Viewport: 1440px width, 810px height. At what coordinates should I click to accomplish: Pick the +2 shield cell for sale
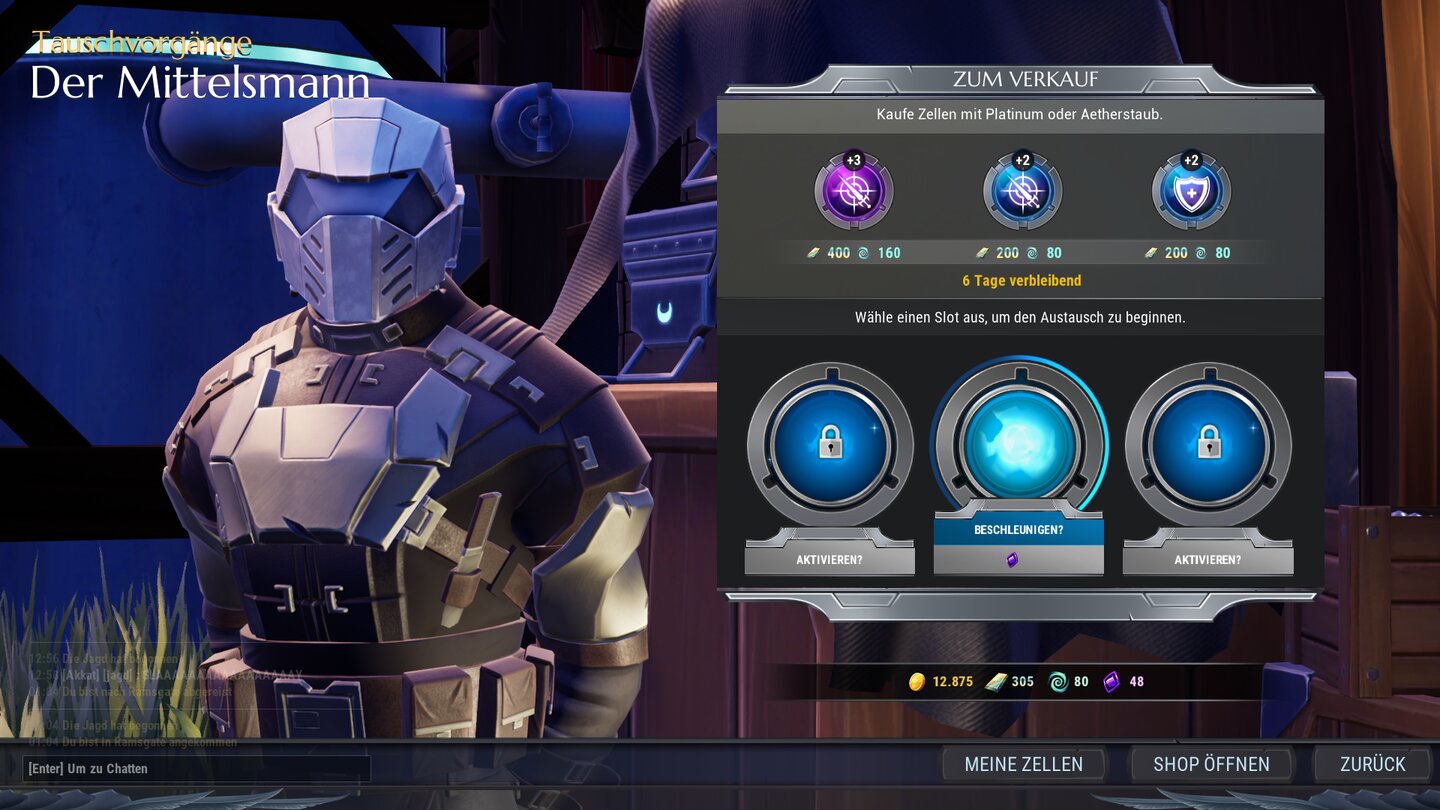click(x=1190, y=191)
